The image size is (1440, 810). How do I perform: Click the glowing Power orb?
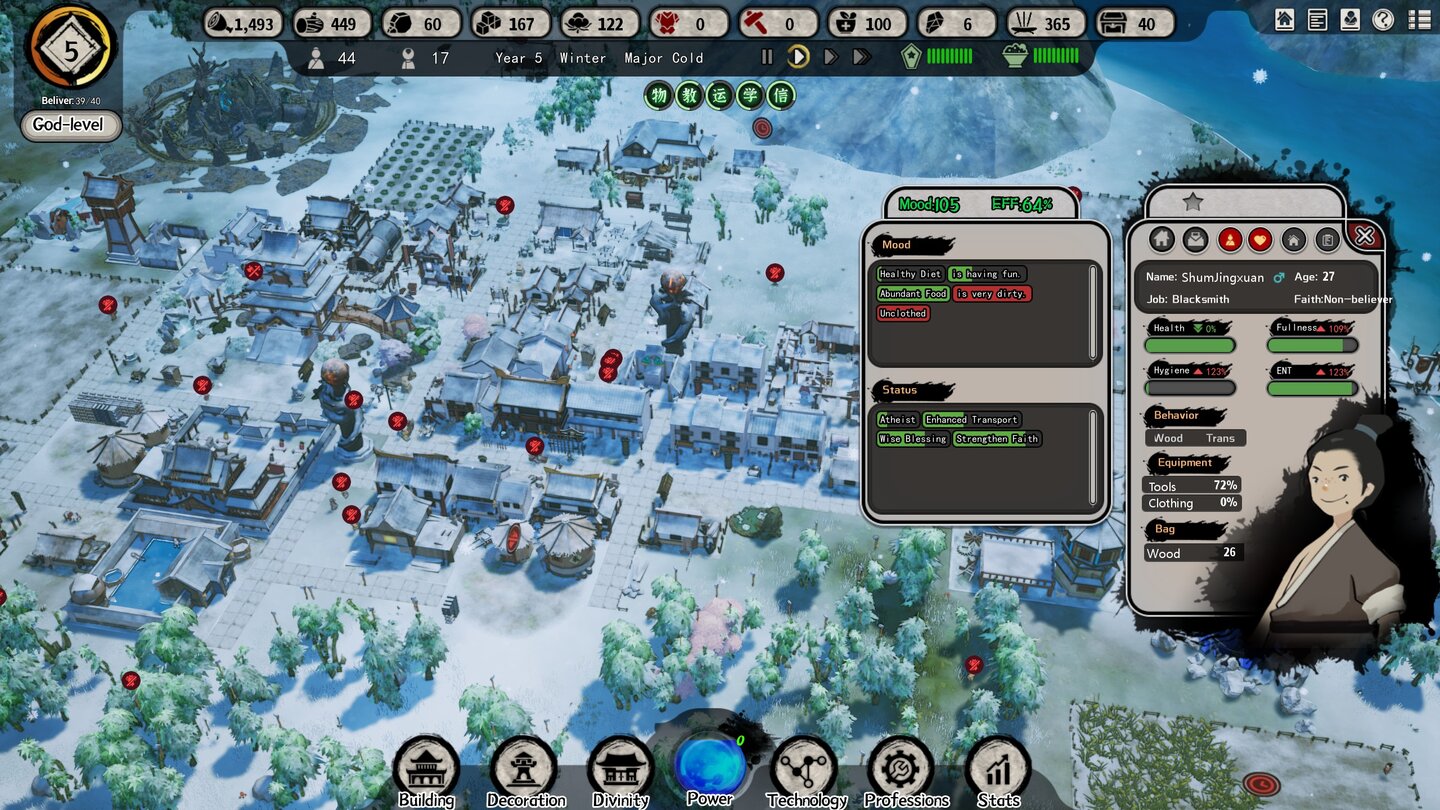point(710,765)
